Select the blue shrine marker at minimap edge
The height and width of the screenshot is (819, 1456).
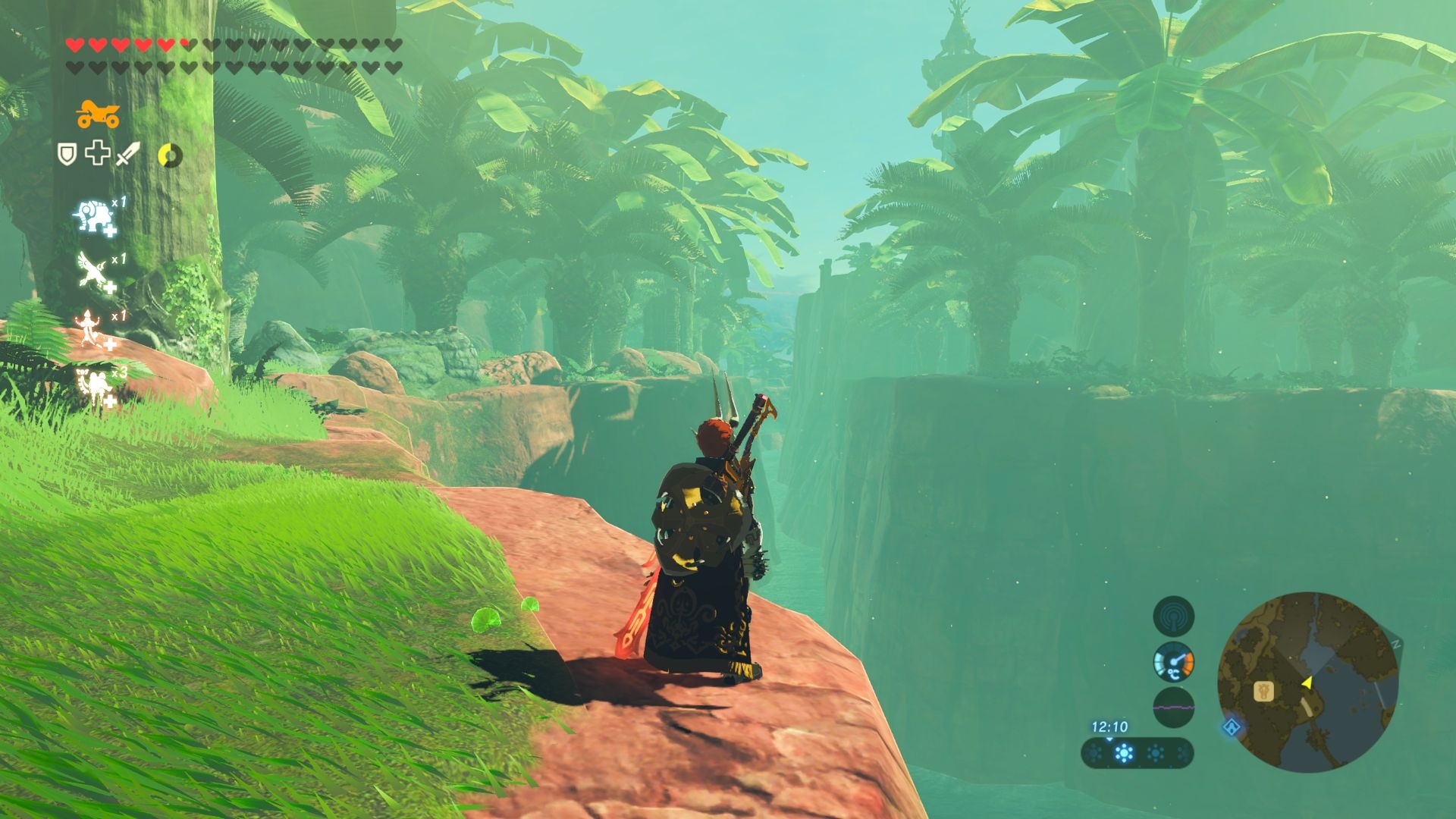click(x=1232, y=727)
